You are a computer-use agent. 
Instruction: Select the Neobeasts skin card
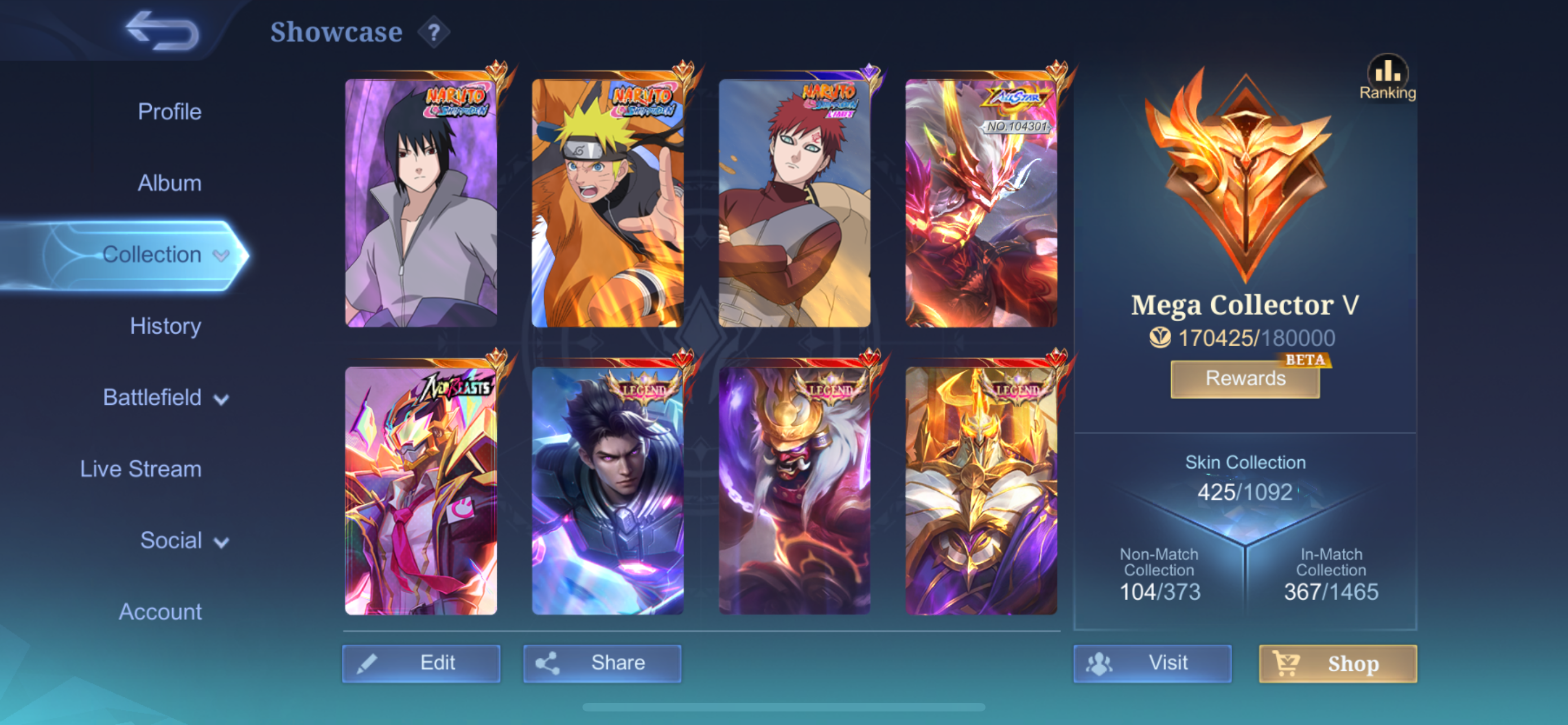click(421, 491)
